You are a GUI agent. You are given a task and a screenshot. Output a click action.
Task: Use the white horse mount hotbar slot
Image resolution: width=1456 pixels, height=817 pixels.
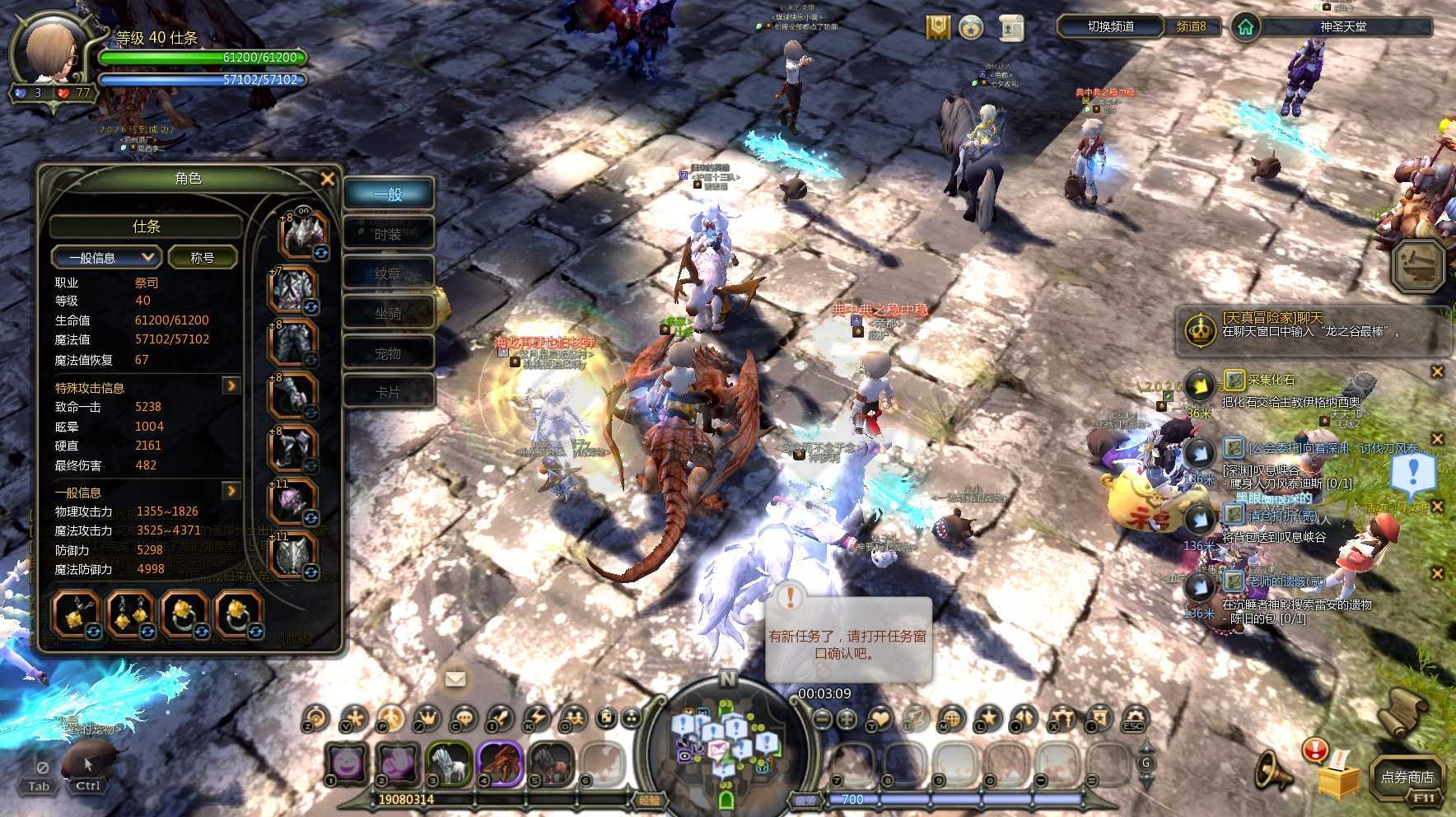tap(448, 762)
